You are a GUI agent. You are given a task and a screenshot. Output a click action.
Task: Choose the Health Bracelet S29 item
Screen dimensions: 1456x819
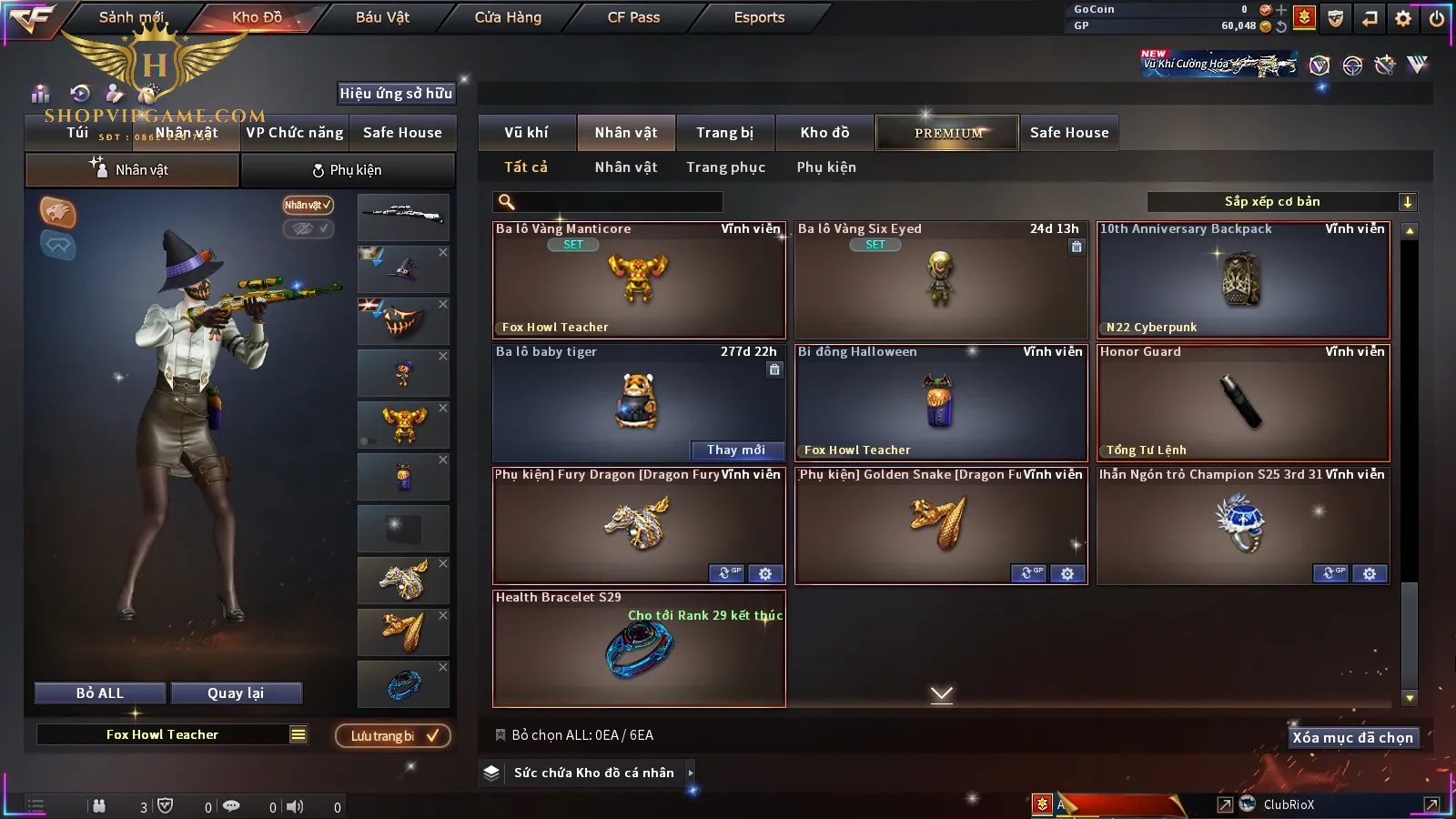point(639,649)
